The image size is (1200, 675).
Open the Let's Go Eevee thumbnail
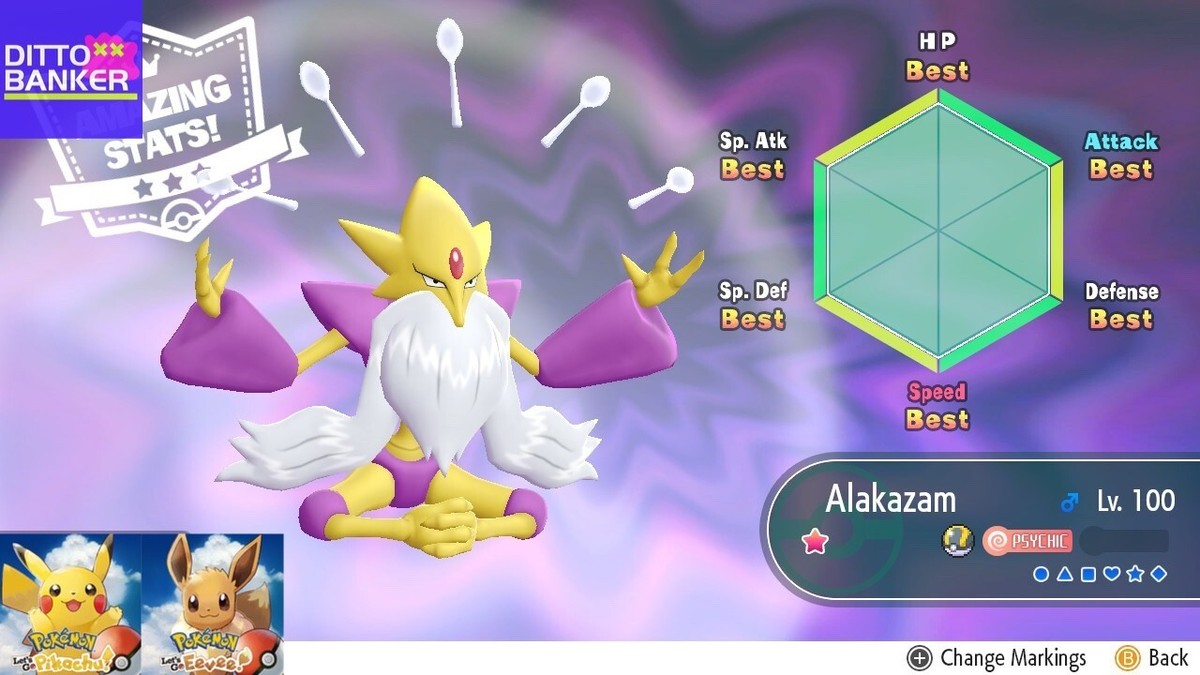coord(212,603)
